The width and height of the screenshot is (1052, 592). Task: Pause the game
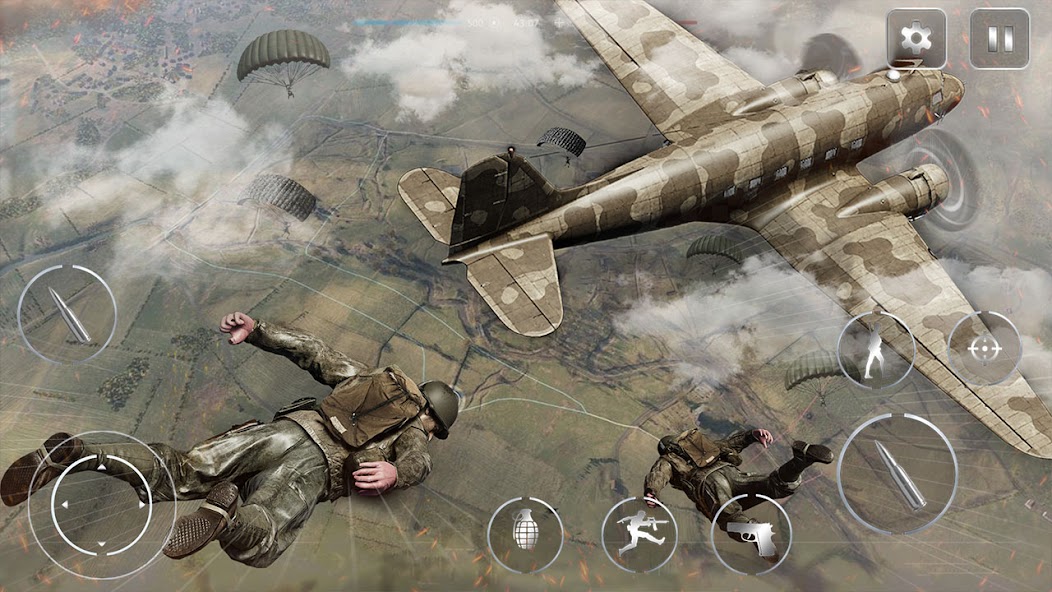(x=999, y=39)
